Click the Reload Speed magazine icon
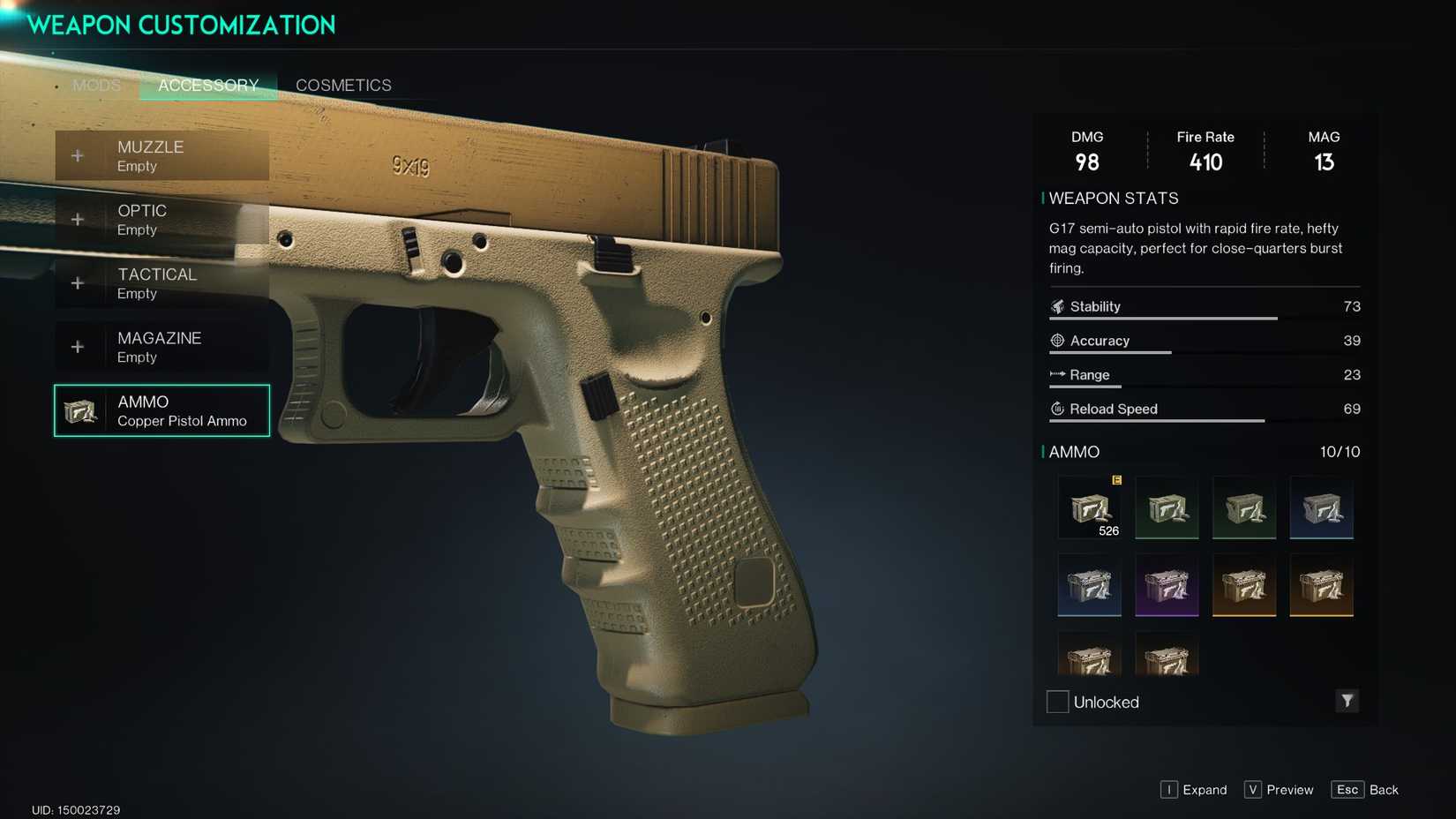 click(x=1055, y=409)
